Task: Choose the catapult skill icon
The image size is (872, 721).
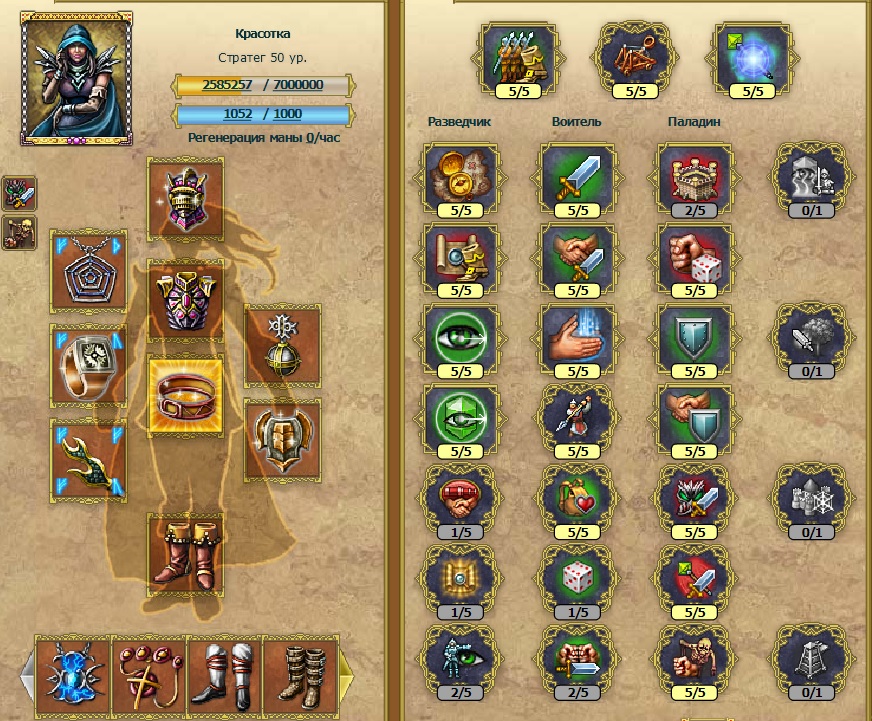Action: [636, 54]
